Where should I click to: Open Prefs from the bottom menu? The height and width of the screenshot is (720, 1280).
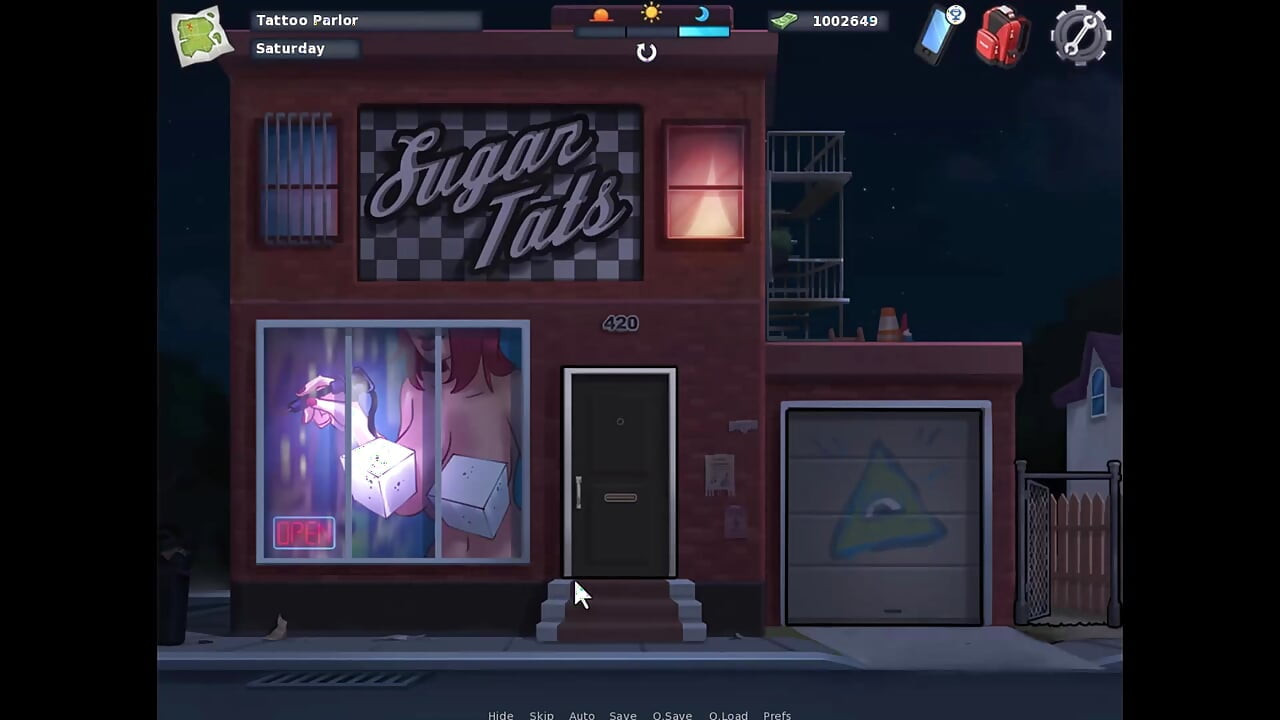tap(777, 715)
